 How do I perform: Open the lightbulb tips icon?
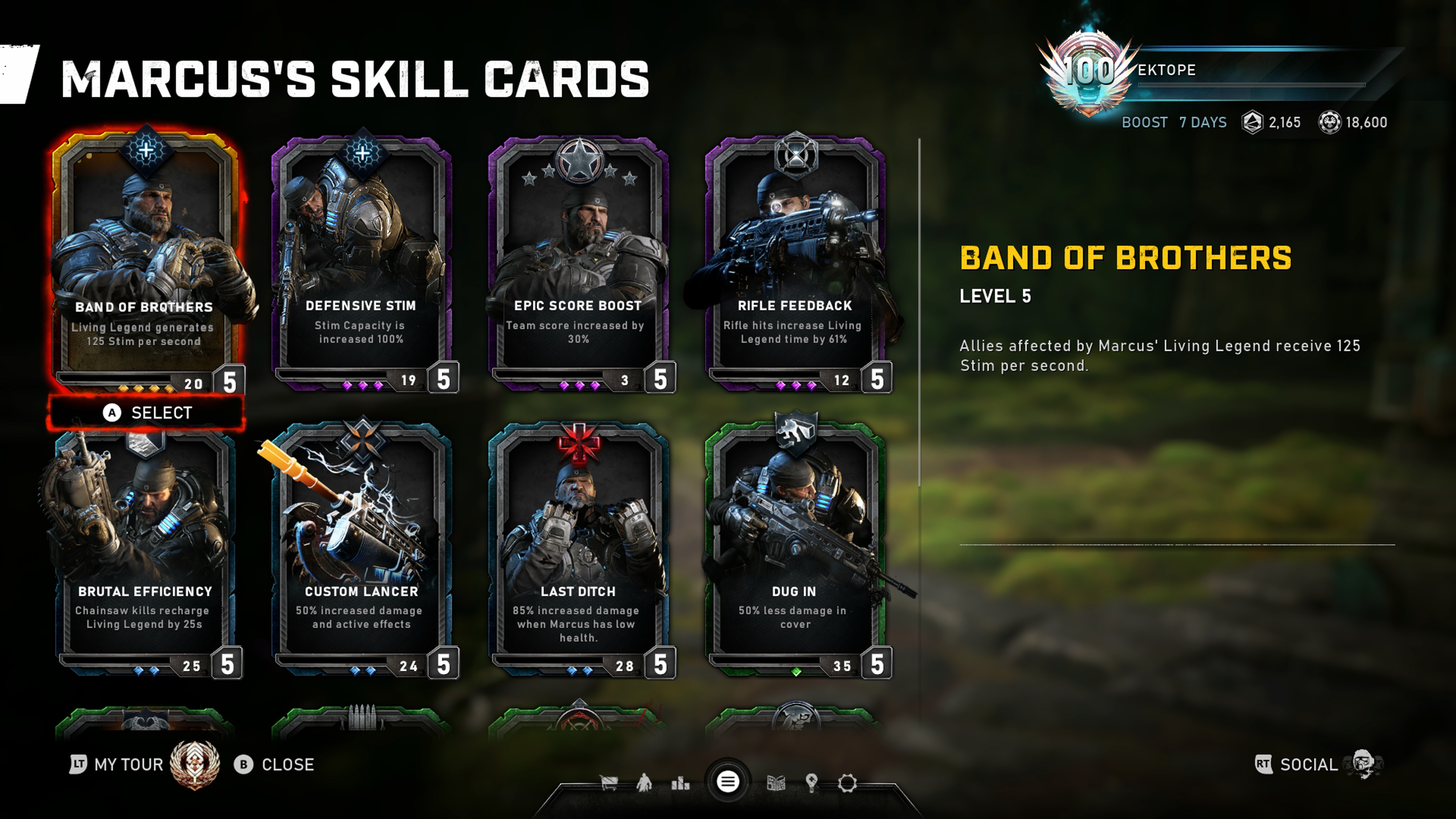click(812, 783)
